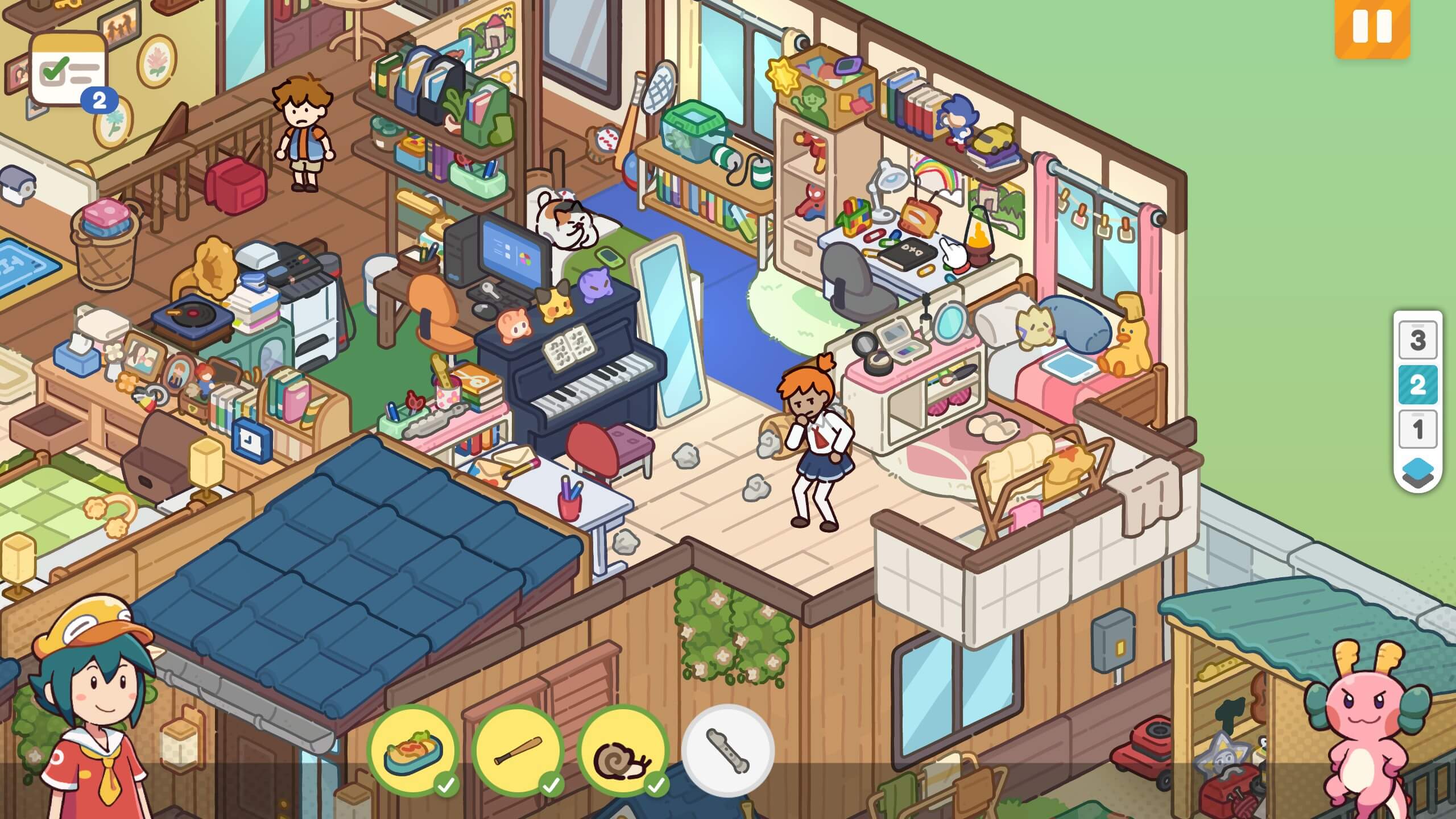Click the snail target item
The width and height of the screenshot is (1456, 819).
622,751
